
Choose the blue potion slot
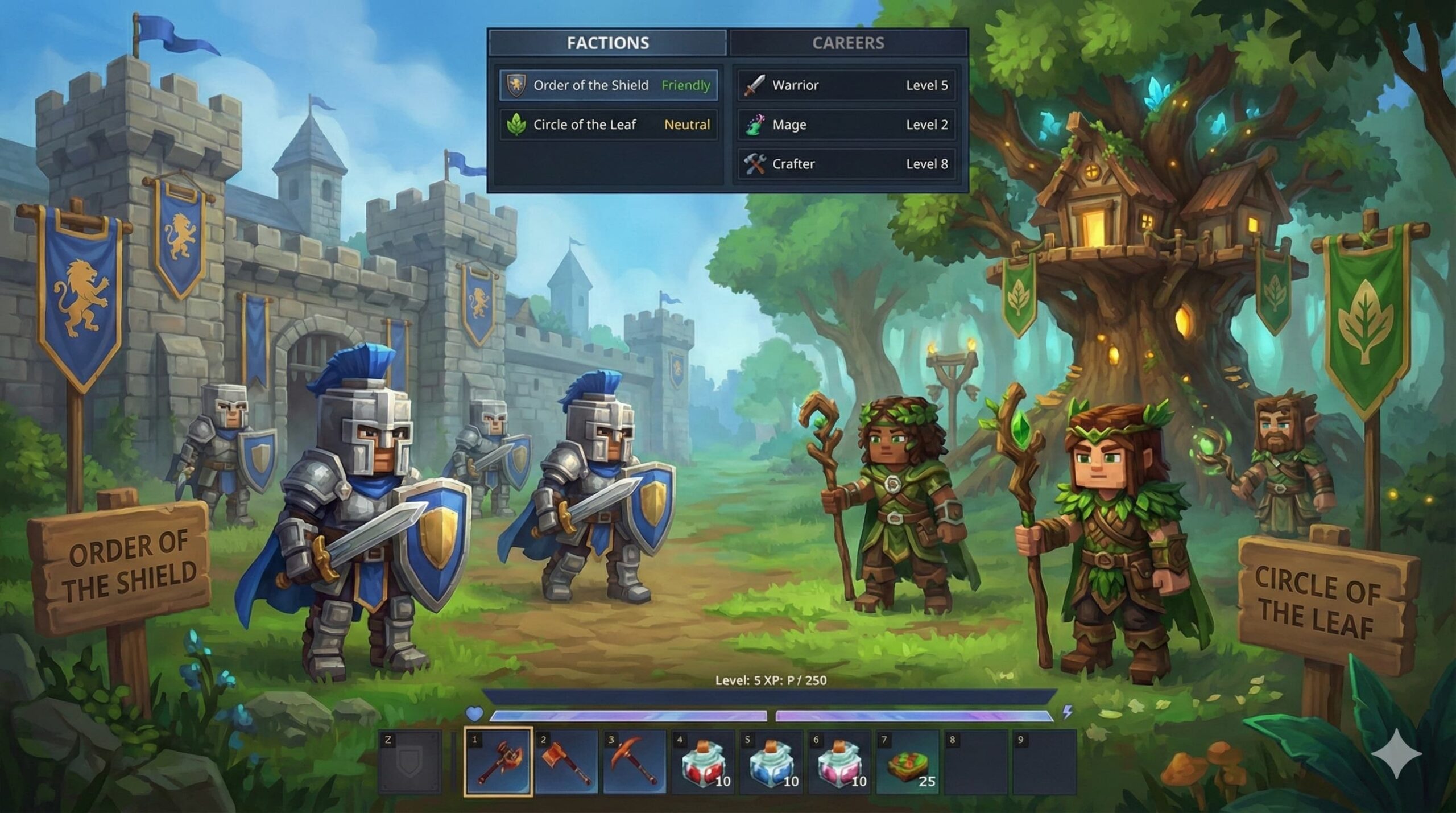(x=771, y=762)
